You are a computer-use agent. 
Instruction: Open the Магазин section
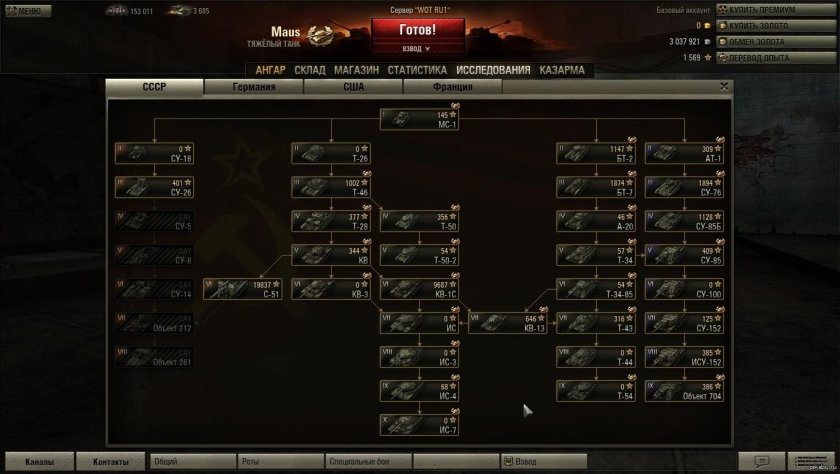pyautogui.click(x=356, y=70)
